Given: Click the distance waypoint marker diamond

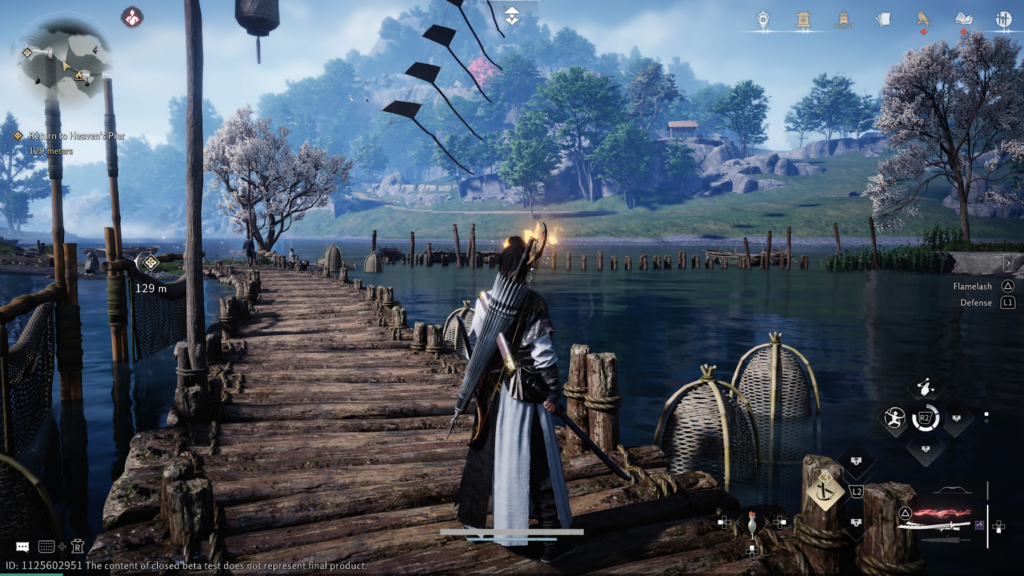Looking at the screenshot, I should pyautogui.click(x=150, y=263).
